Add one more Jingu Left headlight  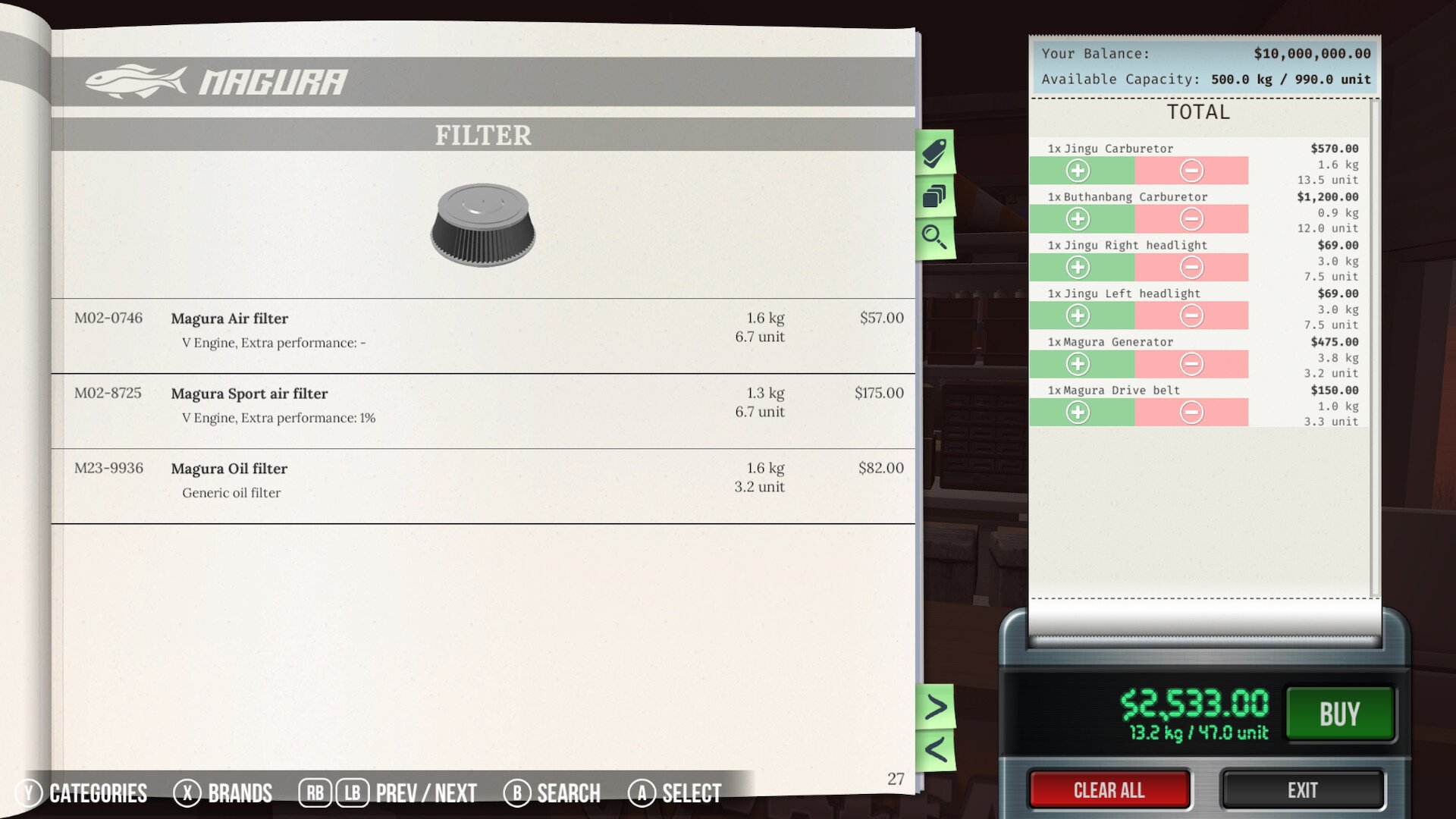pos(1078,315)
